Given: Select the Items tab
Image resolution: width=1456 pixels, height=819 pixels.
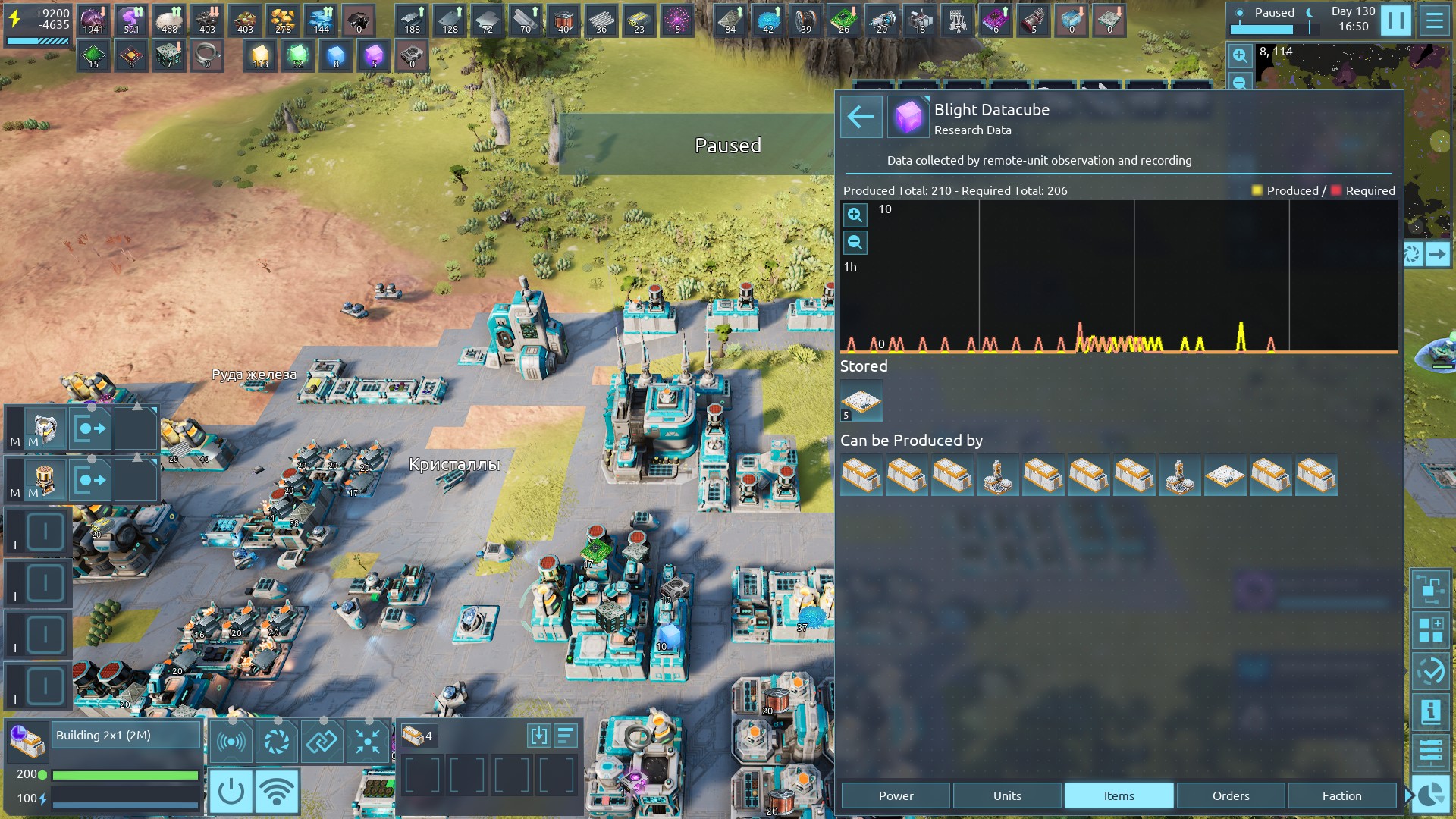Looking at the screenshot, I should point(1119,795).
